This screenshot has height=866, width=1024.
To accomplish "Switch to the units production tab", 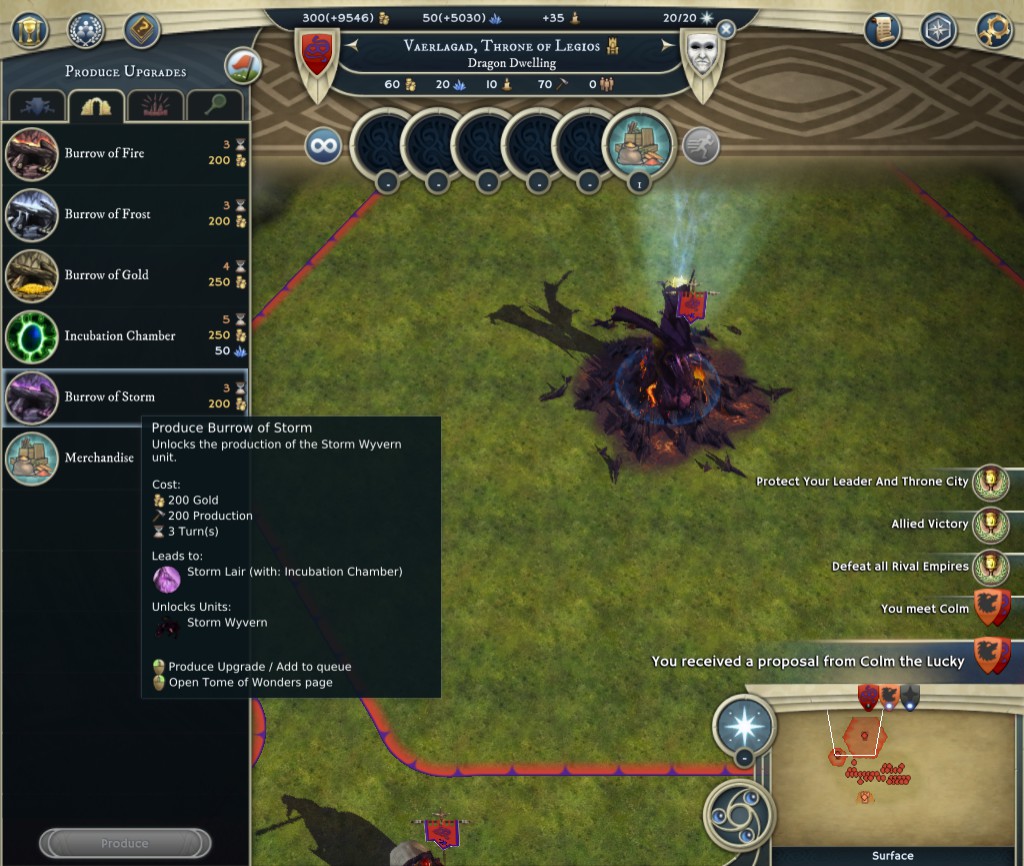I will click(x=38, y=106).
